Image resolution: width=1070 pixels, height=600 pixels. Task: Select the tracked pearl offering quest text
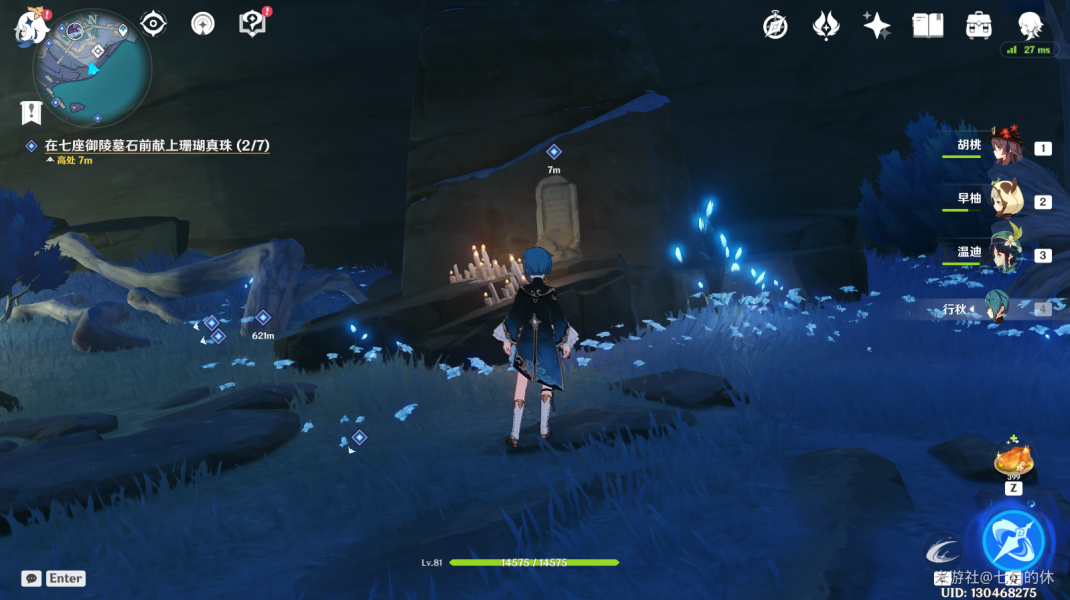pyautogui.click(x=157, y=146)
